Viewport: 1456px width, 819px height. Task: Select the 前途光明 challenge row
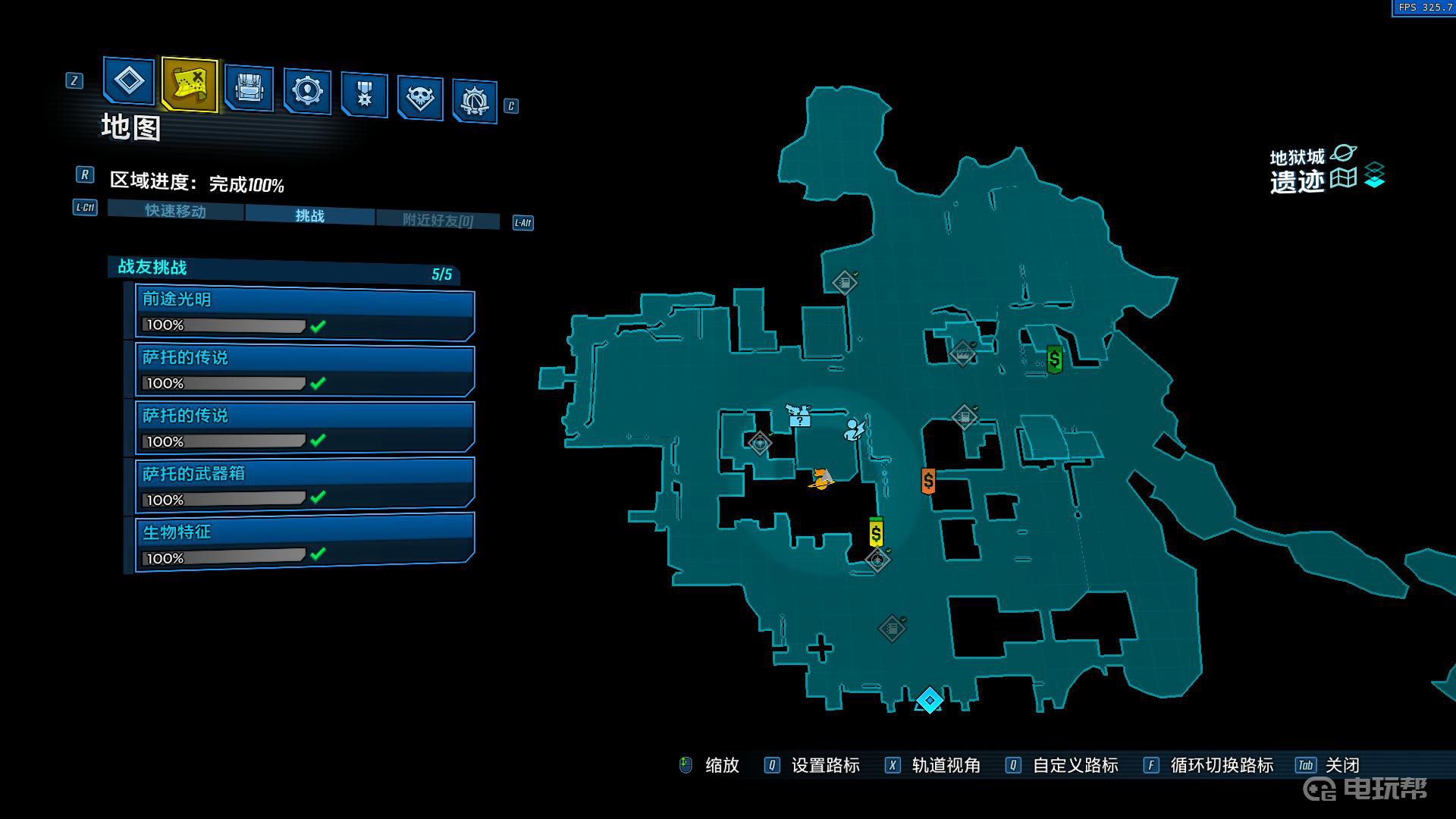tap(305, 312)
